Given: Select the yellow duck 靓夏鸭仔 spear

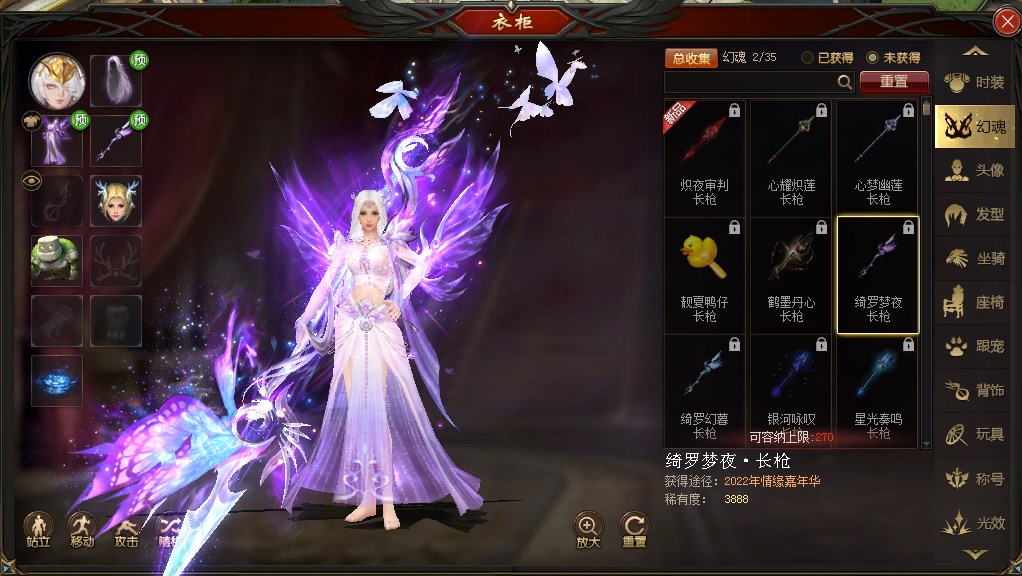Looking at the screenshot, I should (704, 274).
